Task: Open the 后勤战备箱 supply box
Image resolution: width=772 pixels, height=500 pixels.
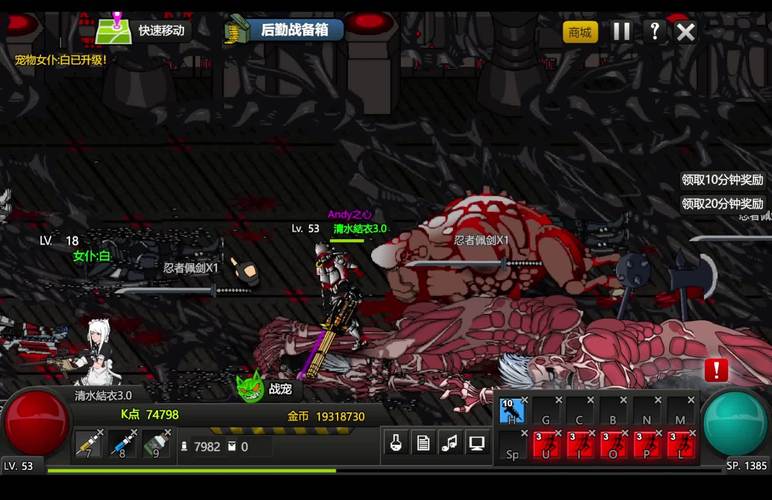Action: [x=284, y=30]
